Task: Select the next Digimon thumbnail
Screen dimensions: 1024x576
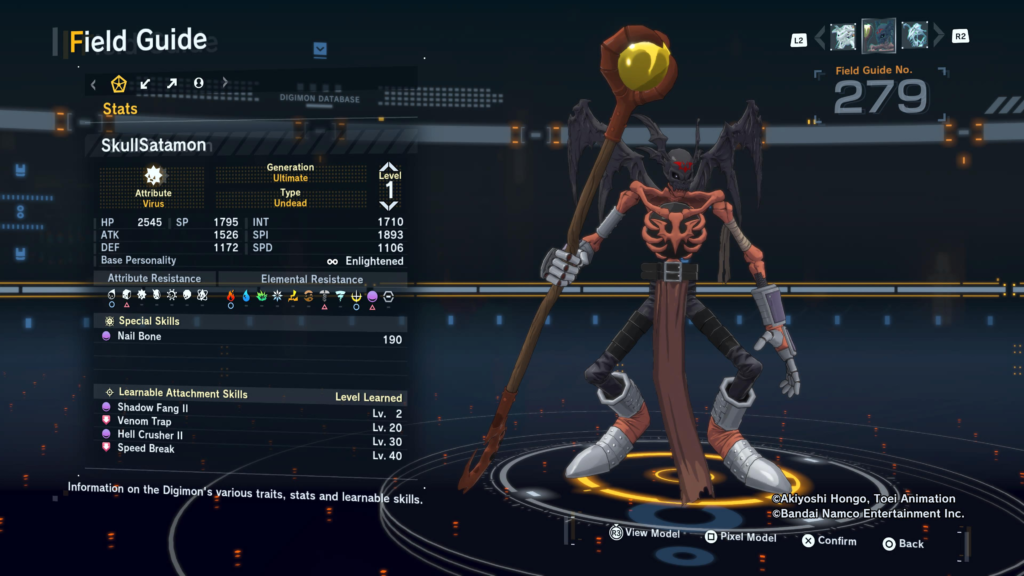Action: [x=914, y=37]
